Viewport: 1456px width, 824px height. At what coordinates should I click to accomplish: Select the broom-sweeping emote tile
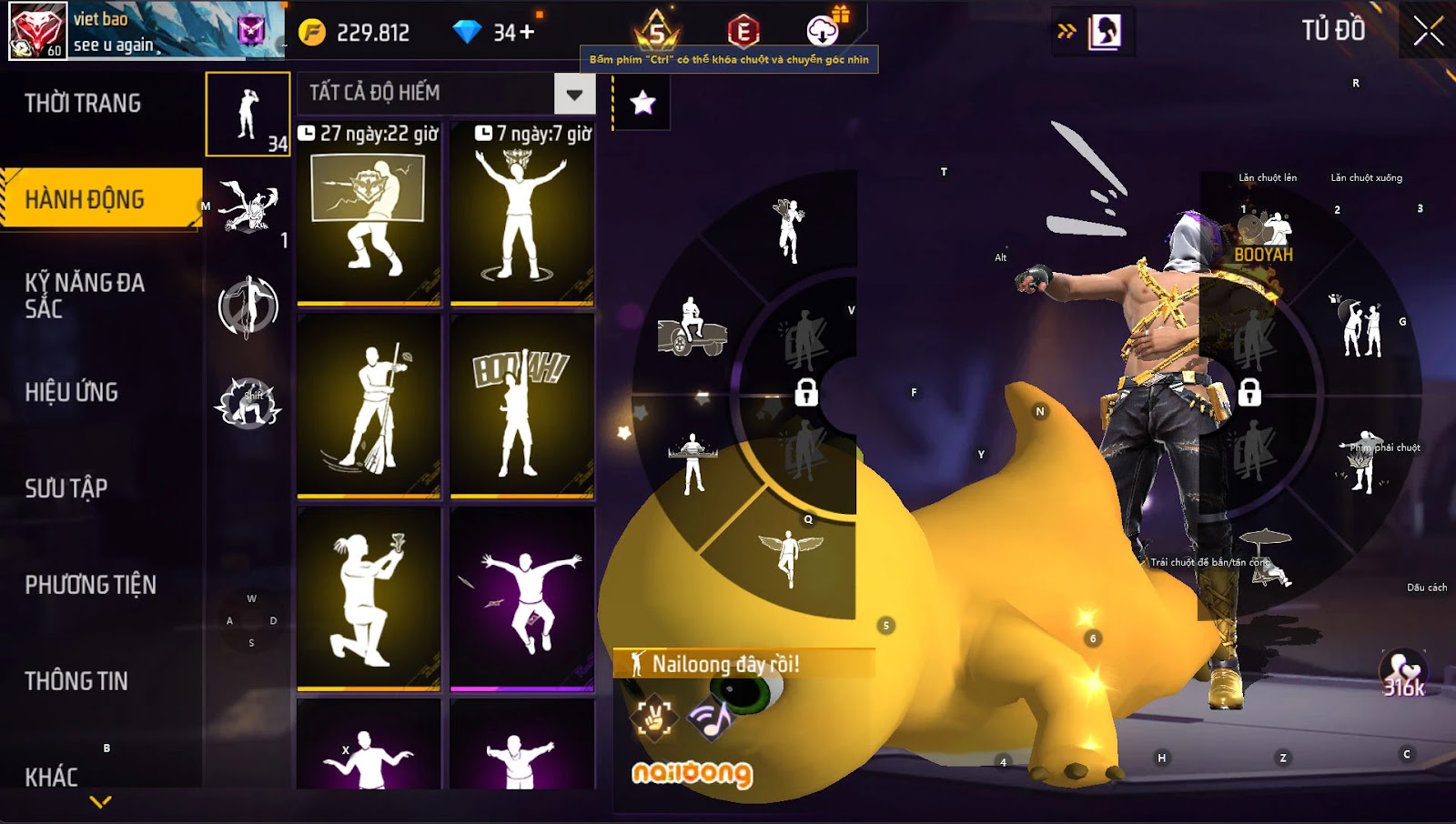tap(369, 406)
